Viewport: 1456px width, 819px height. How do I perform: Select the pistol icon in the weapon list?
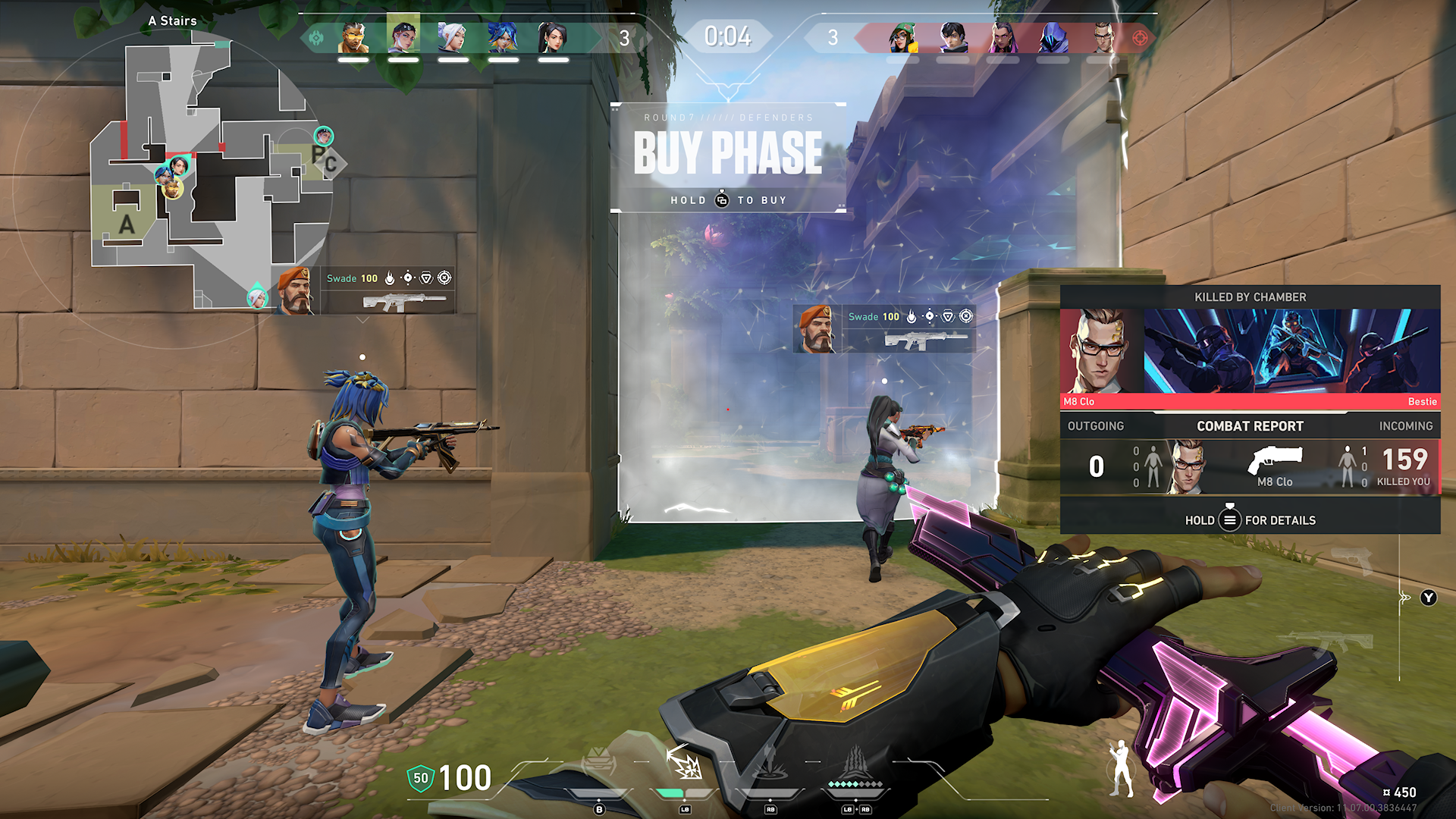1351,561
